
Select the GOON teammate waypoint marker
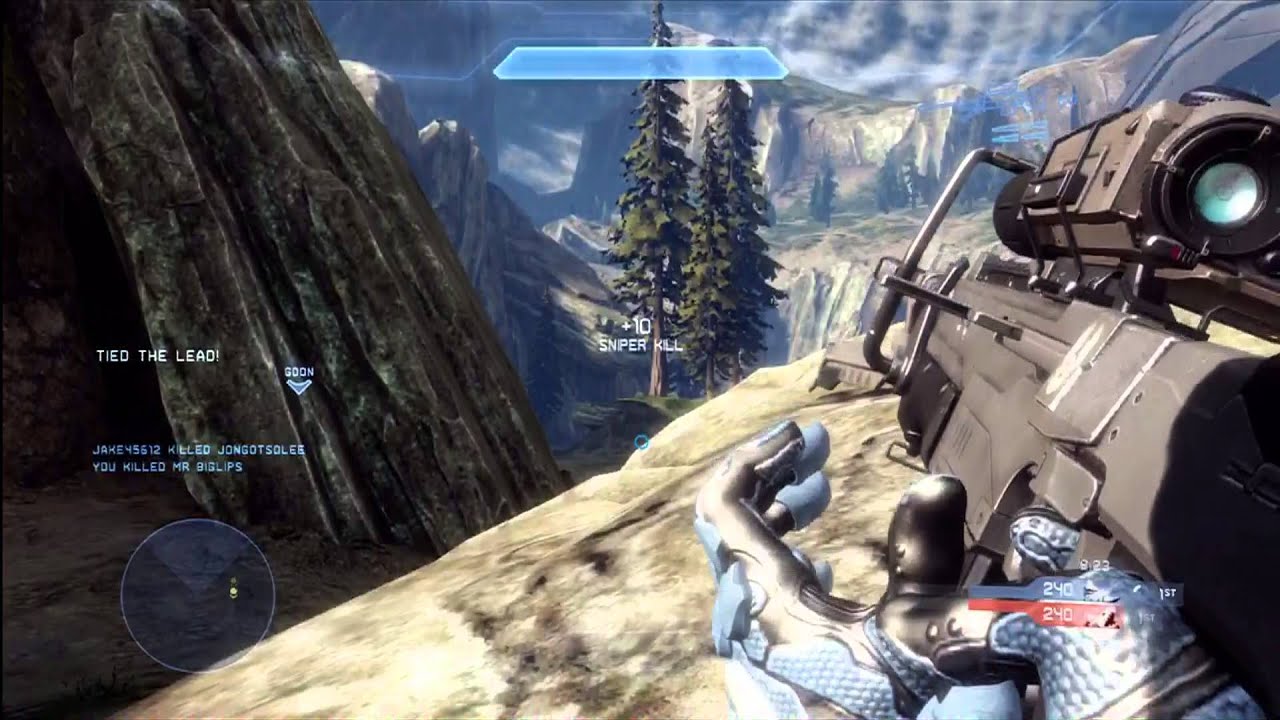point(299,380)
